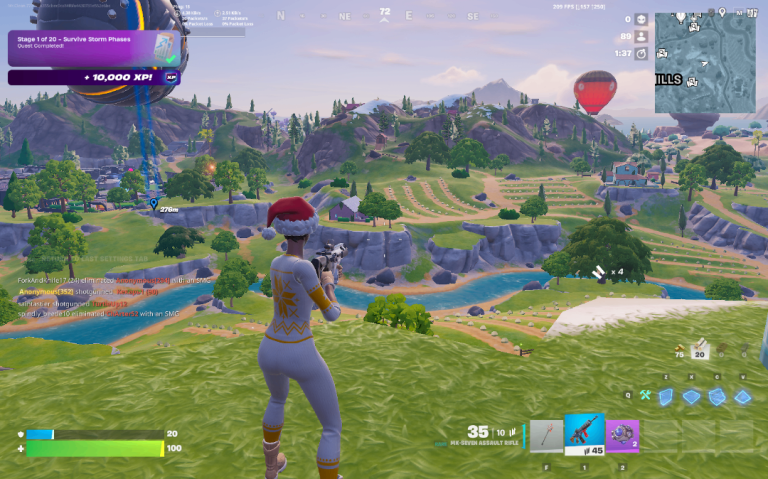Choose the floor building piece

[x=691, y=397]
